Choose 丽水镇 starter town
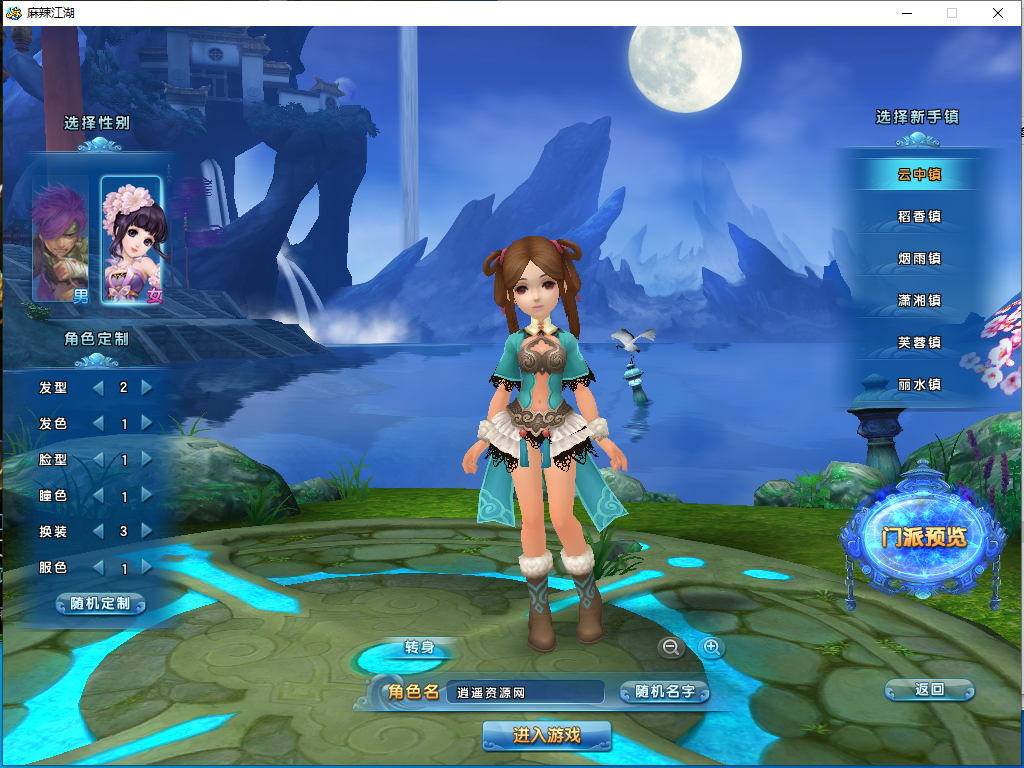Image resolution: width=1024 pixels, height=768 pixels. pos(919,384)
